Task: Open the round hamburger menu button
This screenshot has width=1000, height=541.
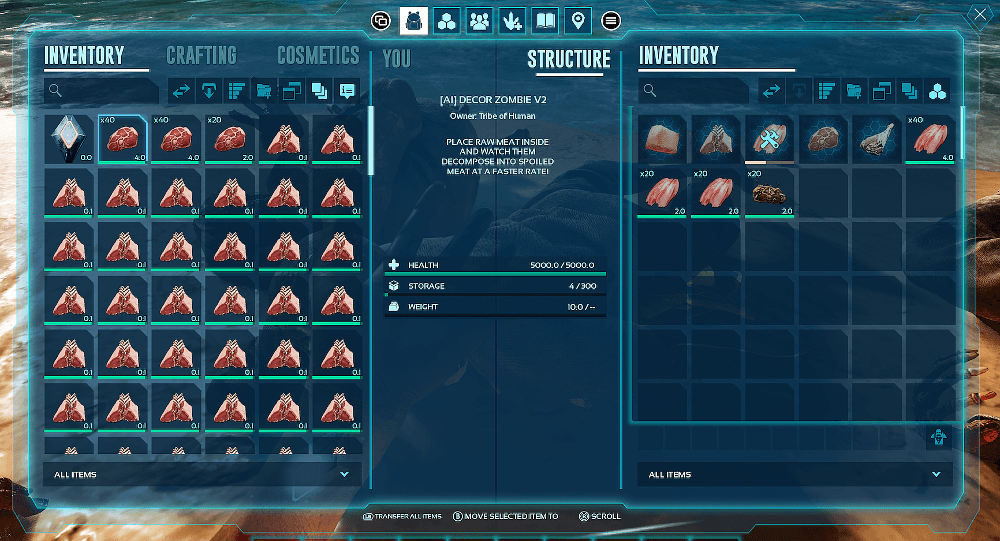Action: coord(612,20)
